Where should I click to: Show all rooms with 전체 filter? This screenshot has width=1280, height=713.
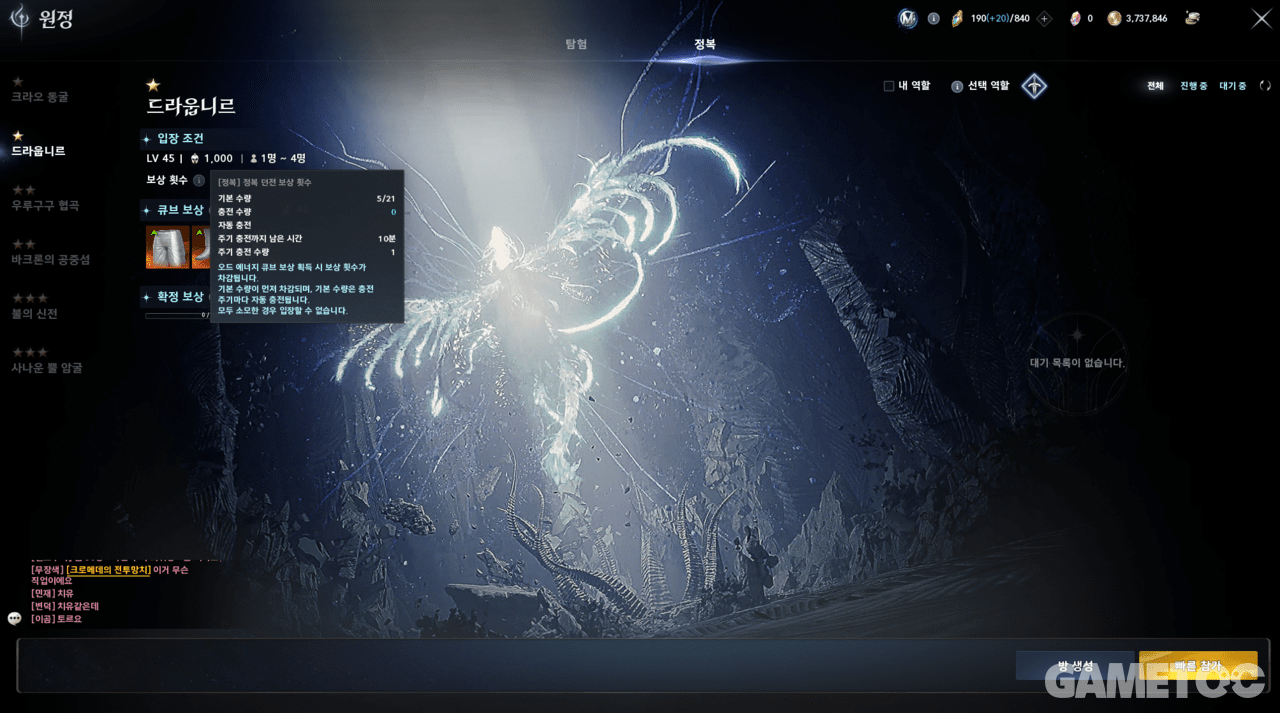1155,86
